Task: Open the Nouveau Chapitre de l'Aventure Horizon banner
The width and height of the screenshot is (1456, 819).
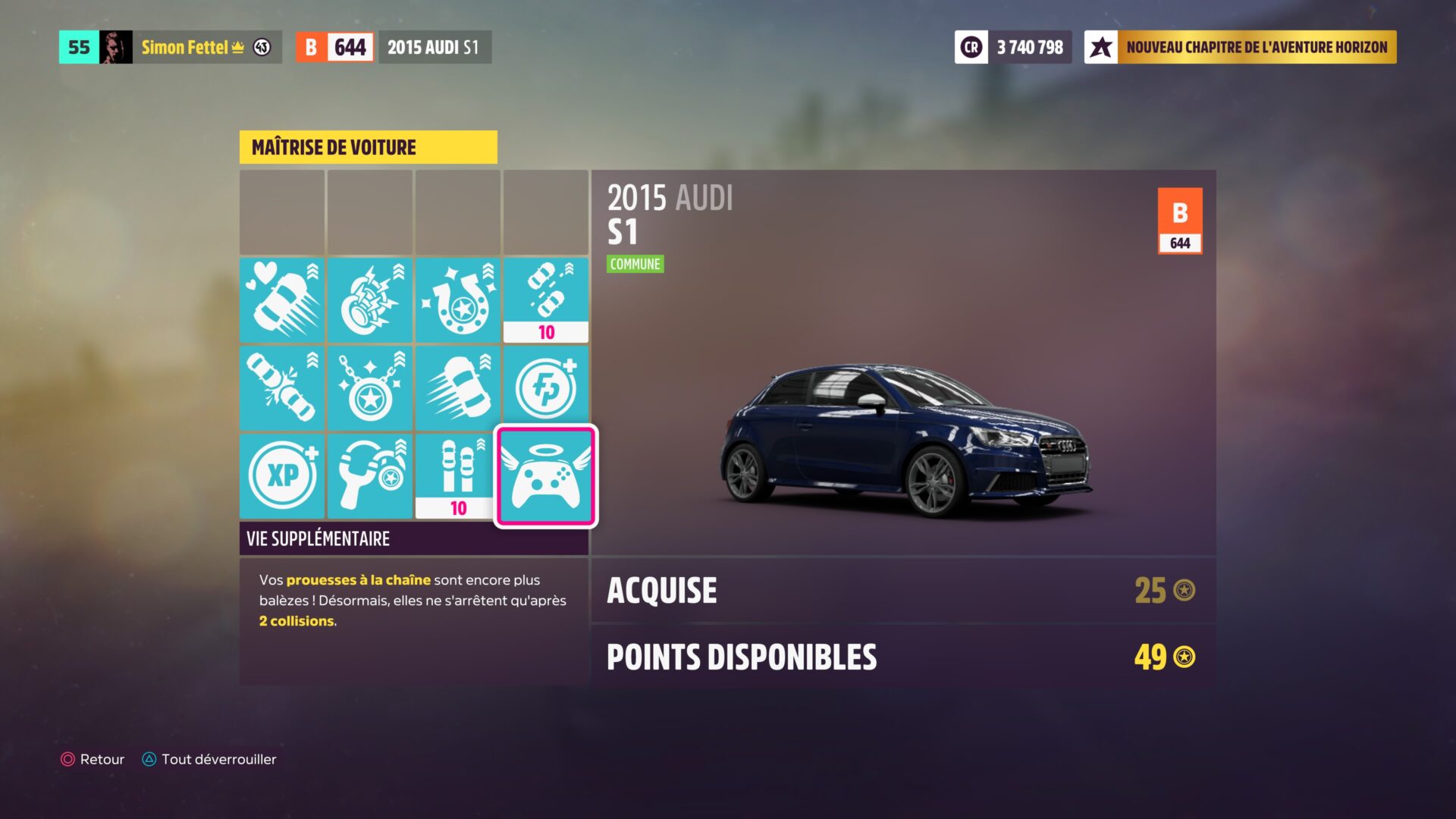Action: tap(1241, 47)
